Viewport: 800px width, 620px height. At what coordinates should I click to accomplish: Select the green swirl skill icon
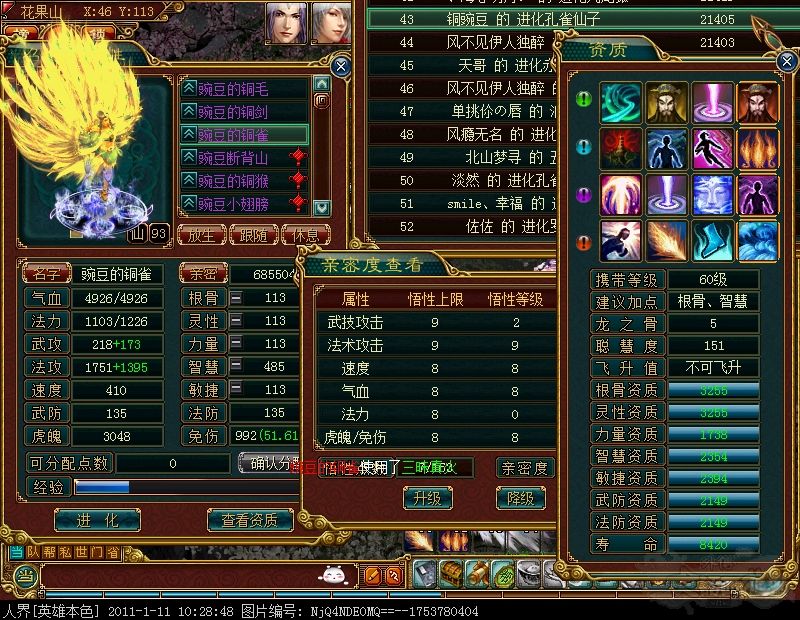click(x=620, y=102)
